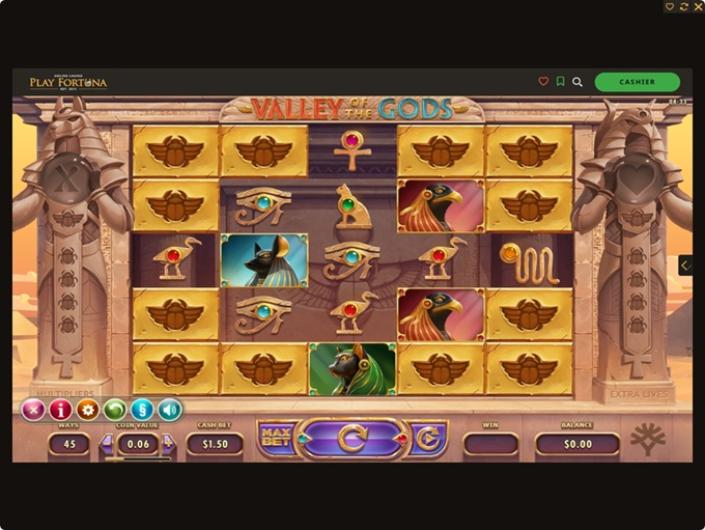Expand the side panel arrow on the right edge
The width and height of the screenshot is (705, 530).
685,265
